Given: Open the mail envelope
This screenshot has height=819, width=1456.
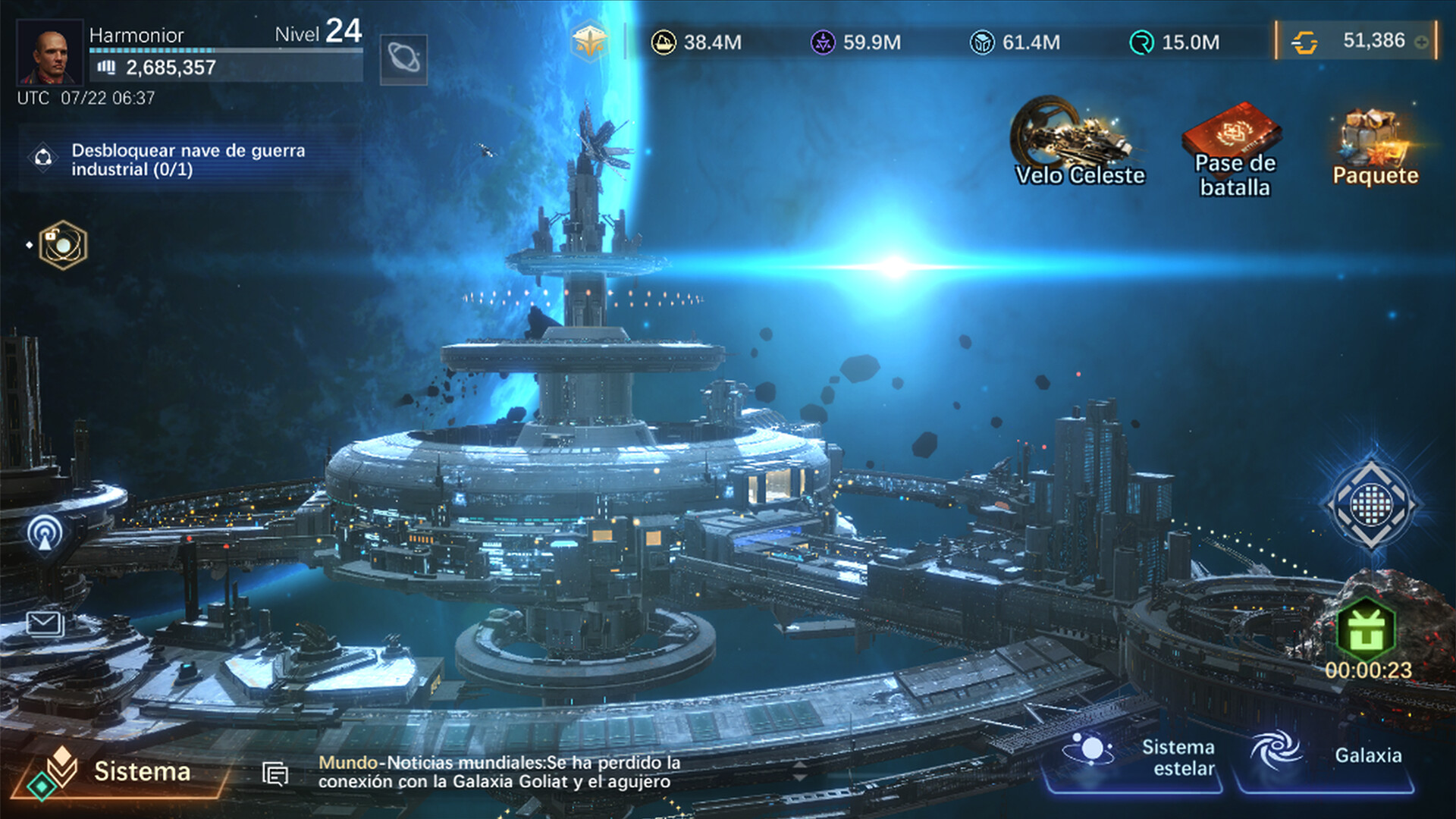Looking at the screenshot, I should pyautogui.click(x=45, y=624).
